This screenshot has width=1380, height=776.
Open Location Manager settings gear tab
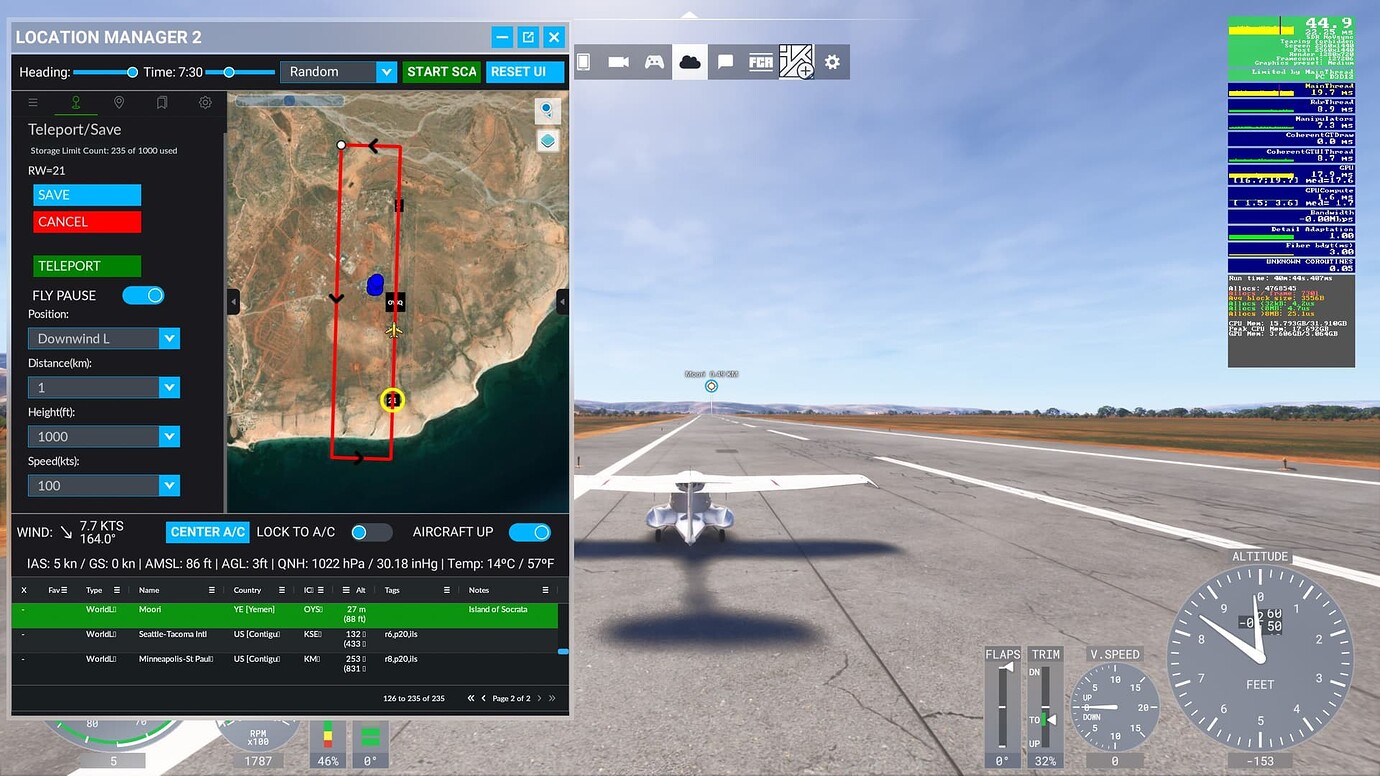205,102
